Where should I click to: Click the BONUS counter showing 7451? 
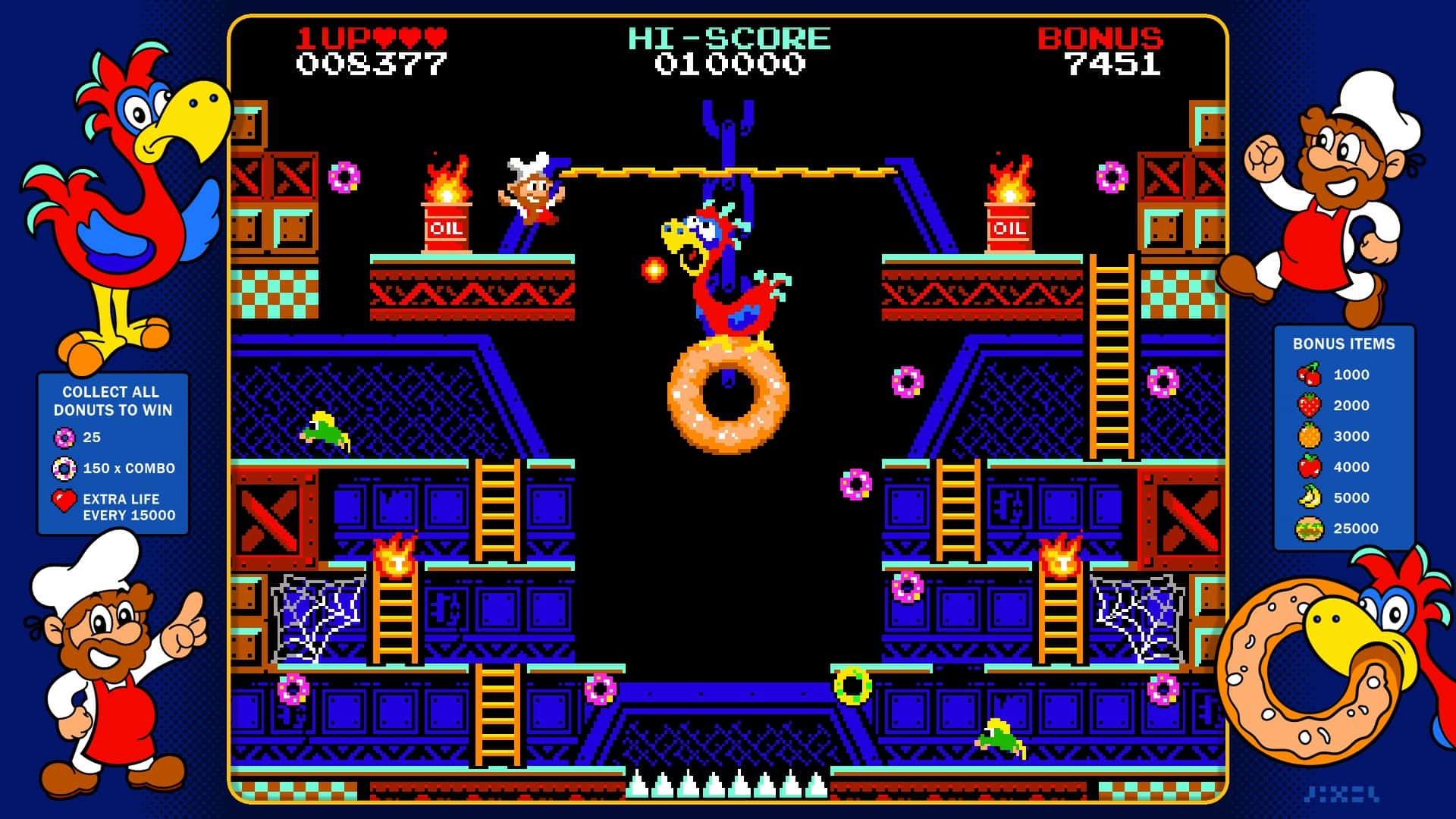click(x=1115, y=65)
